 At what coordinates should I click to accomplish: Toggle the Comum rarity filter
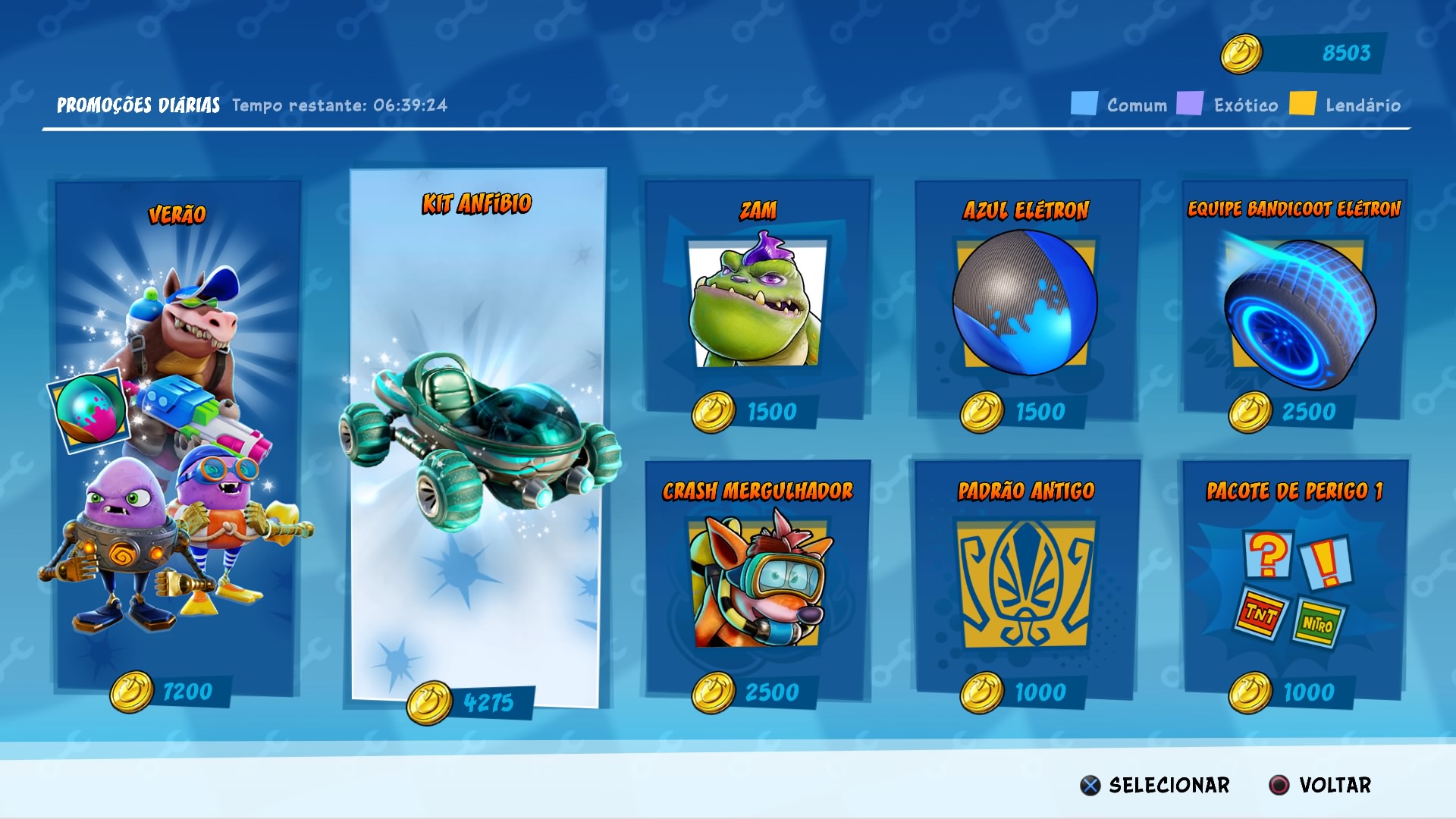tap(1084, 101)
